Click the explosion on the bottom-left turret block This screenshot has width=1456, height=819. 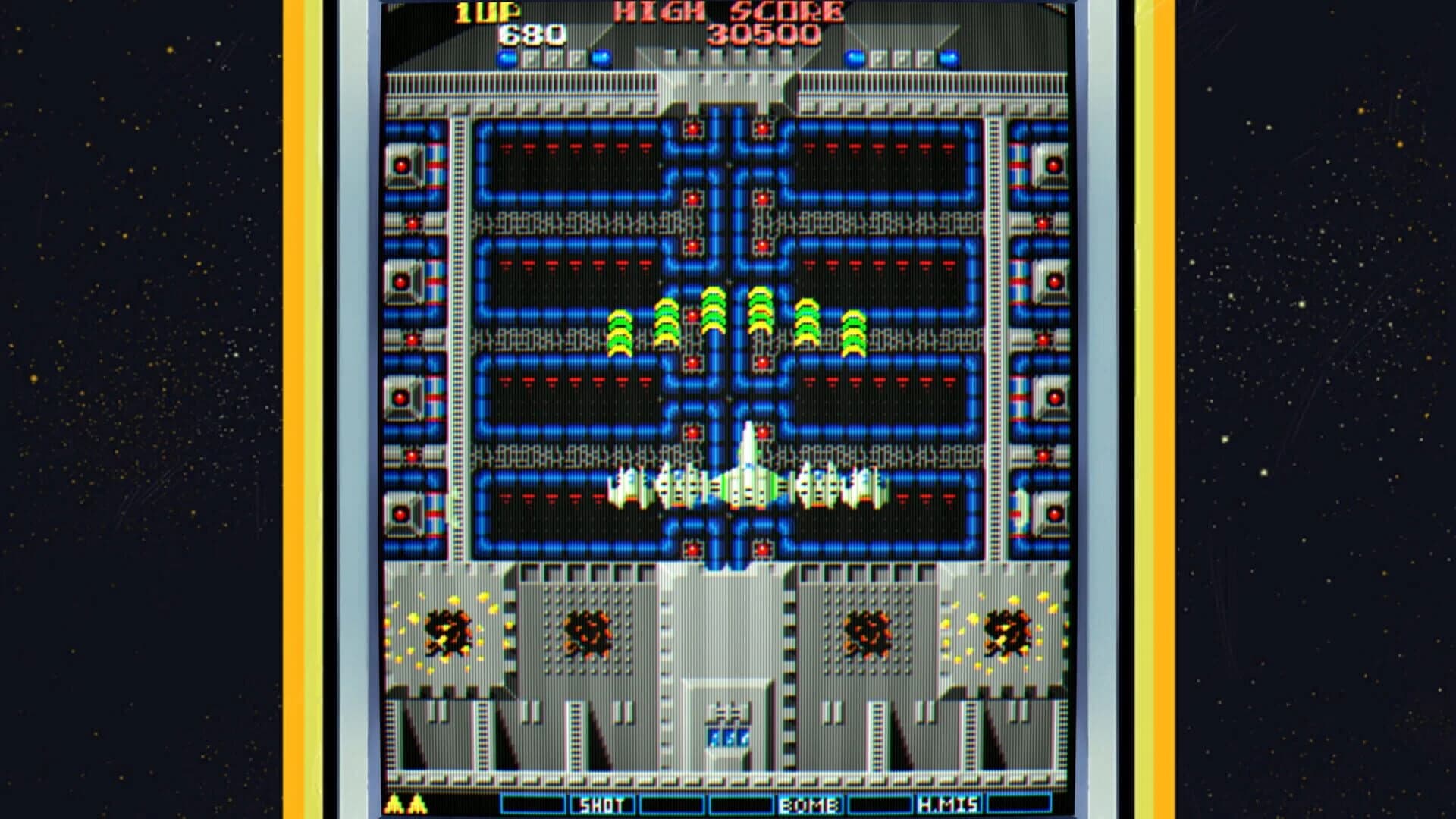(447, 629)
